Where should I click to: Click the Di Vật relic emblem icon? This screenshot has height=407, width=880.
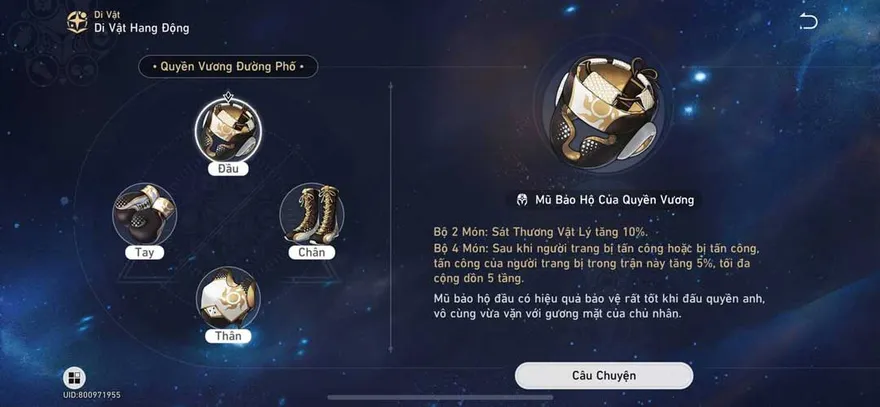pyautogui.click(x=76, y=22)
